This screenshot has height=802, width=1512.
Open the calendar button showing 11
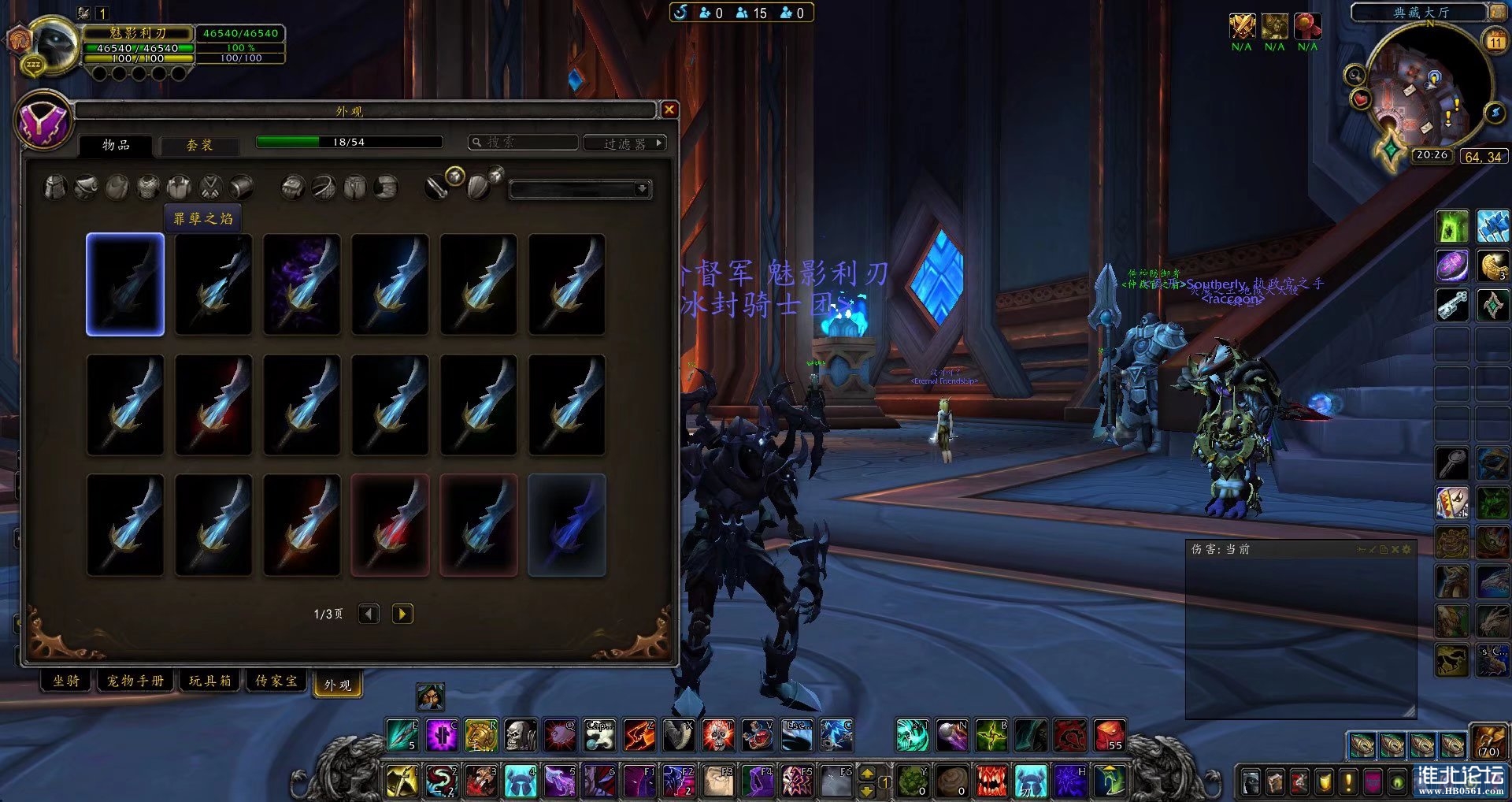click(x=1495, y=41)
